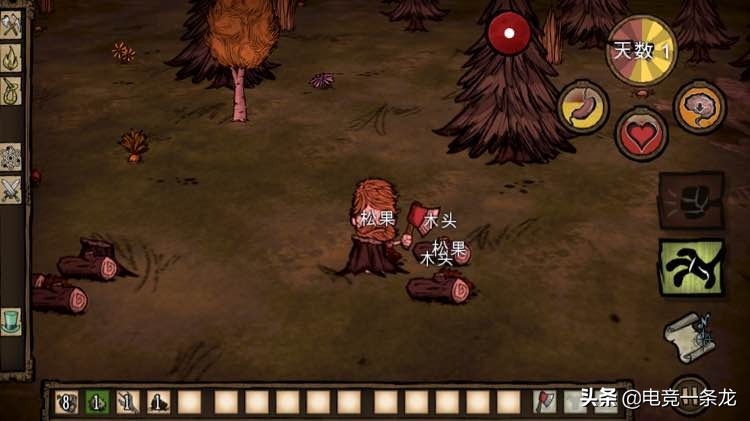Image resolution: width=750 pixels, height=421 pixels.
Task: Open the Tools crafting tab
Action: pos(11,26)
